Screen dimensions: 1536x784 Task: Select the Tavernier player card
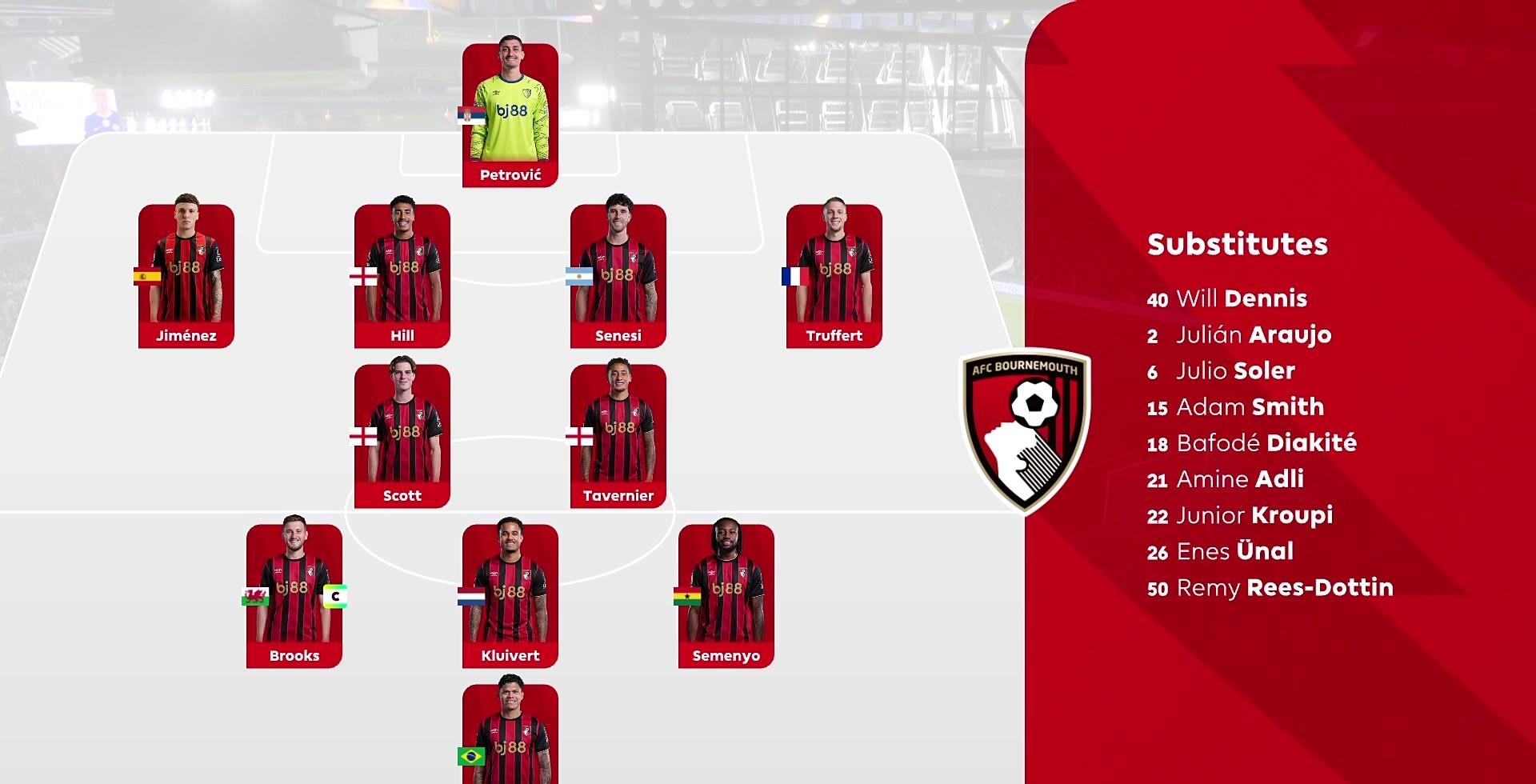pos(618,435)
